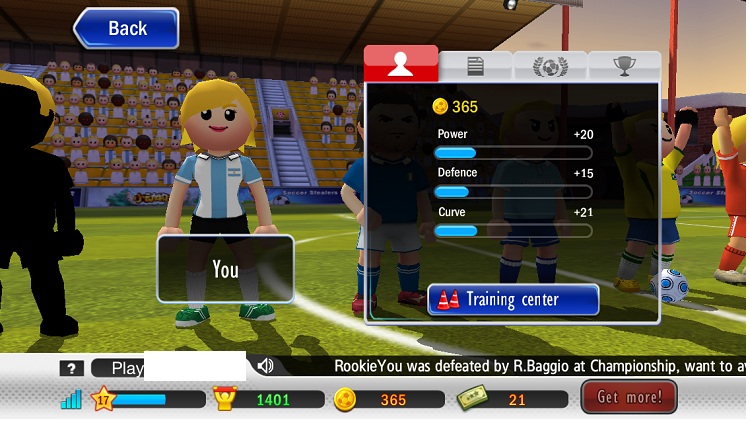Show the trophy tab
The height and width of the screenshot is (423, 750).
tap(624, 66)
